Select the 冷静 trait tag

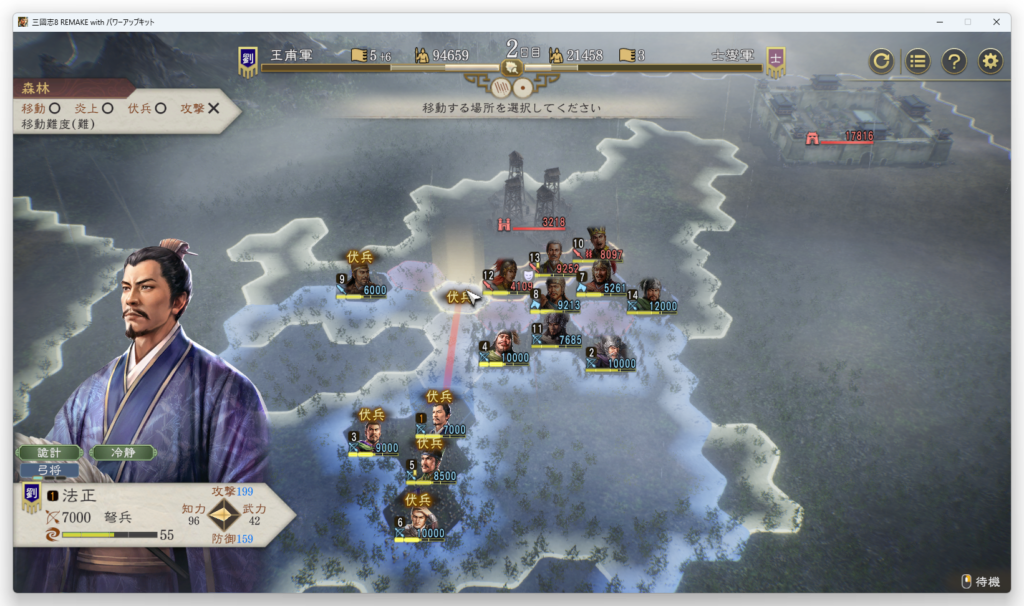point(122,452)
